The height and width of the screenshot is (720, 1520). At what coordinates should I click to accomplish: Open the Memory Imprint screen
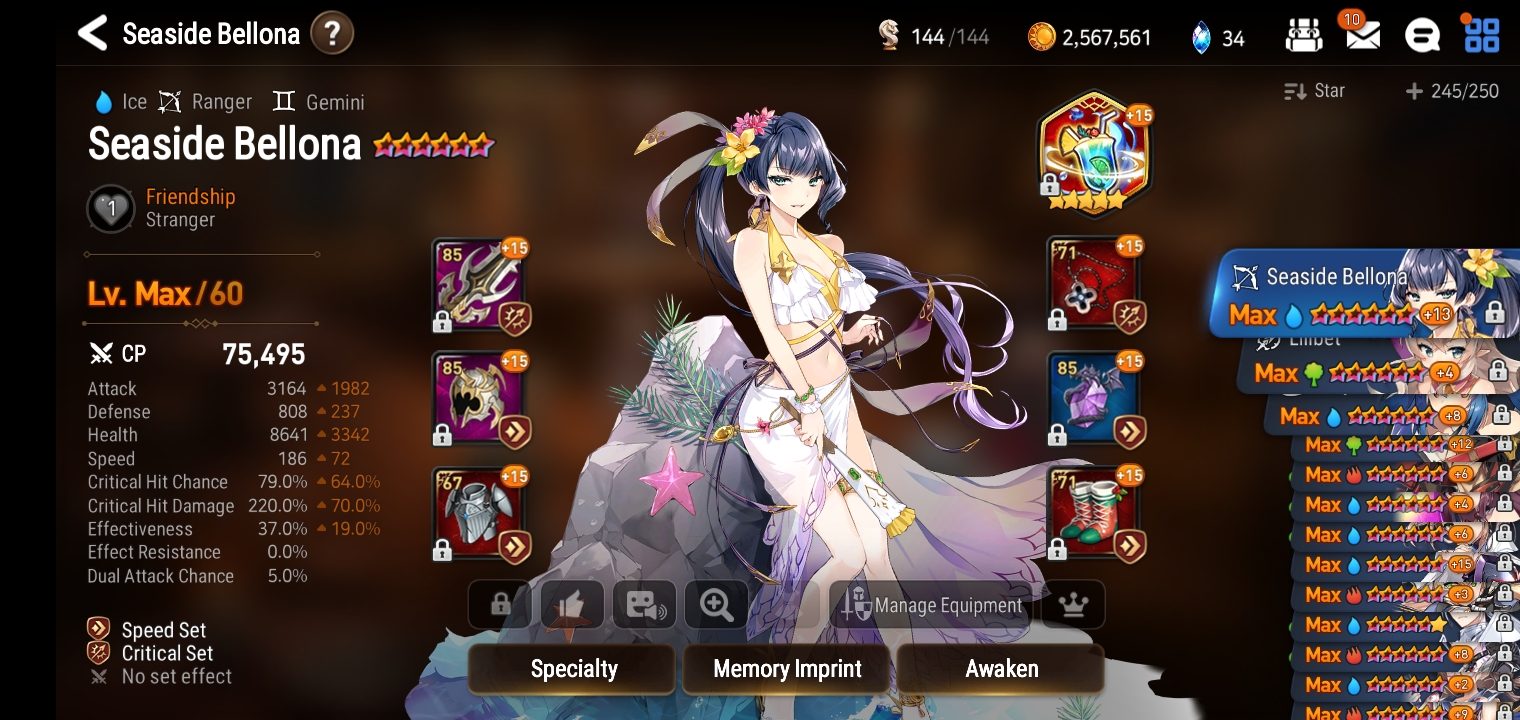pos(787,669)
